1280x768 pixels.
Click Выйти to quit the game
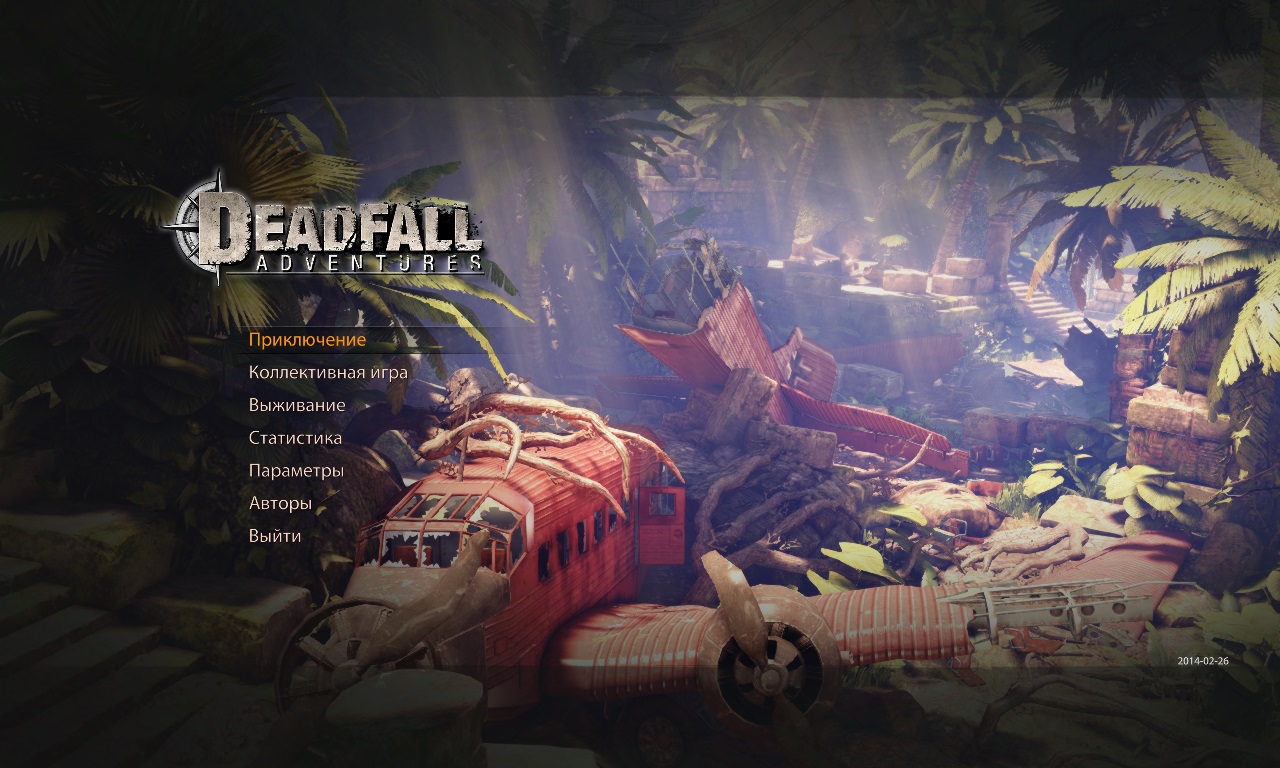(275, 536)
